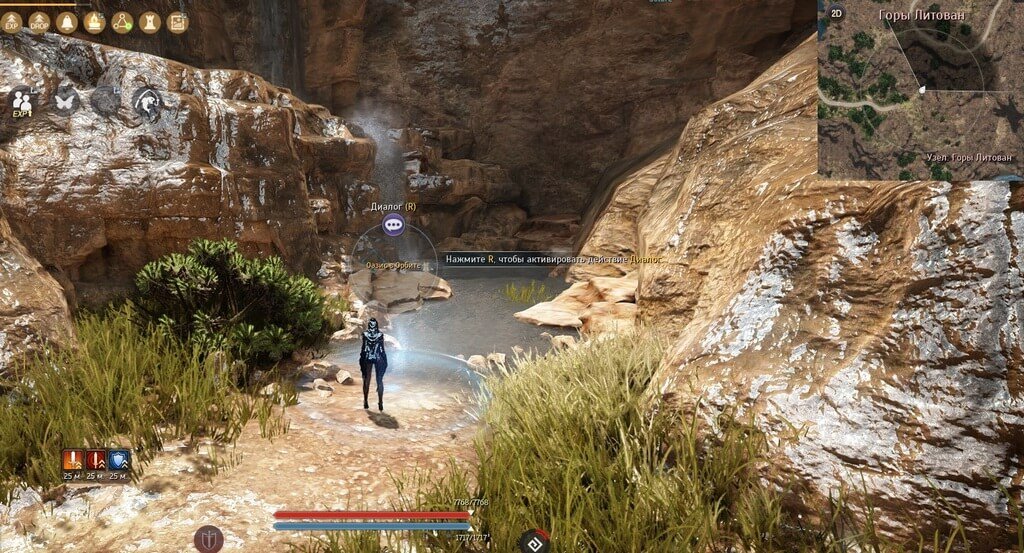Viewport: 1024px width, 553px height.
Task: Select the white butterfly icon
Action: [65, 100]
